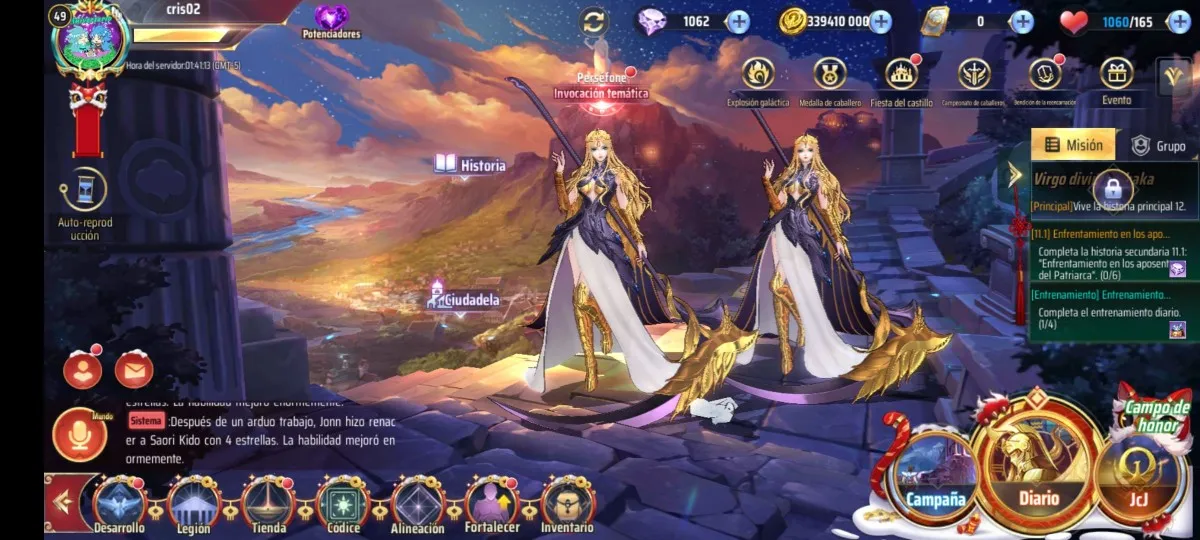Viewport: 1200px width, 540px height.
Task: Add more diamonds with plus button
Action: pyautogui.click(x=738, y=21)
